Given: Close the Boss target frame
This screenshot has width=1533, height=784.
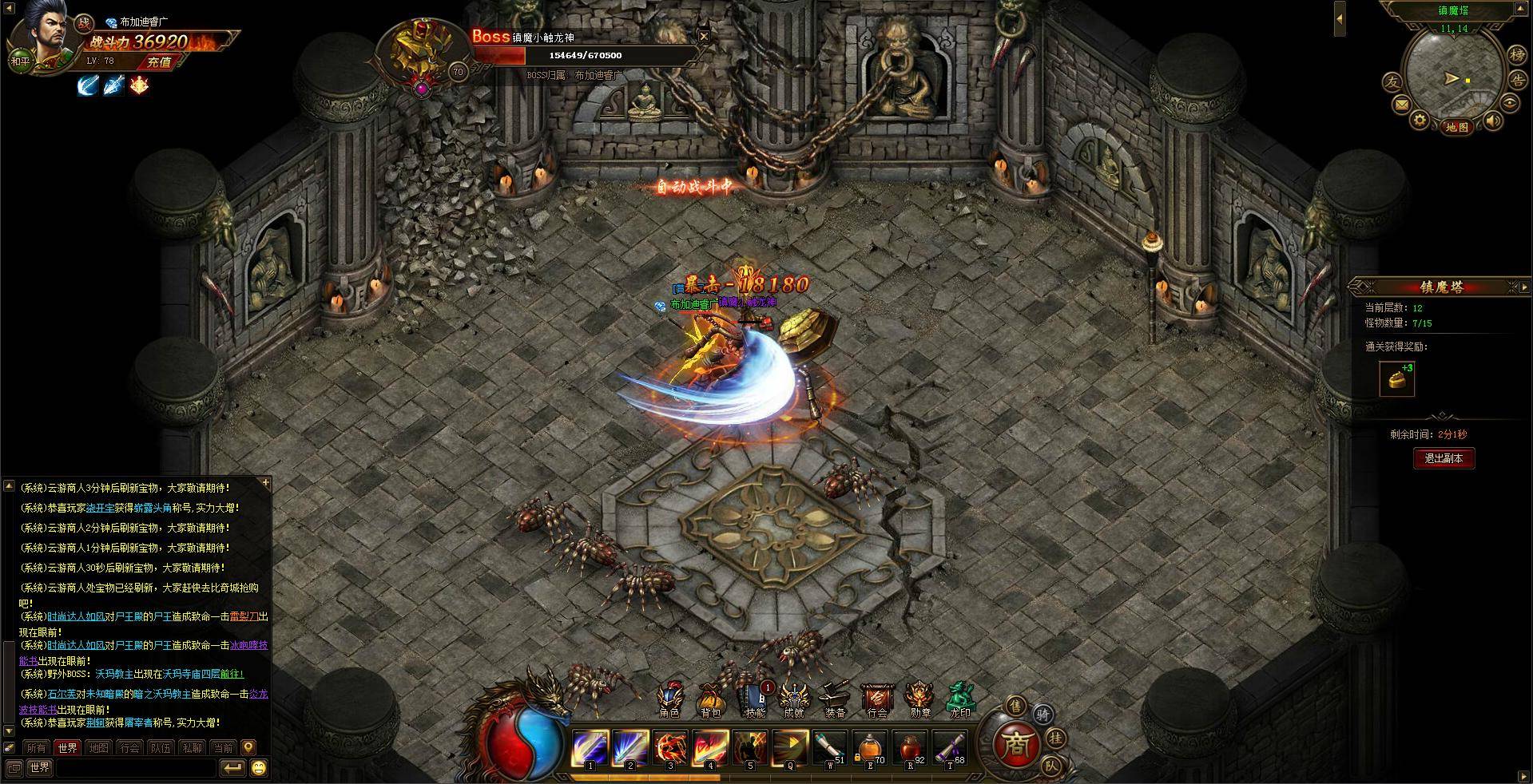Looking at the screenshot, I should point(704,36).
